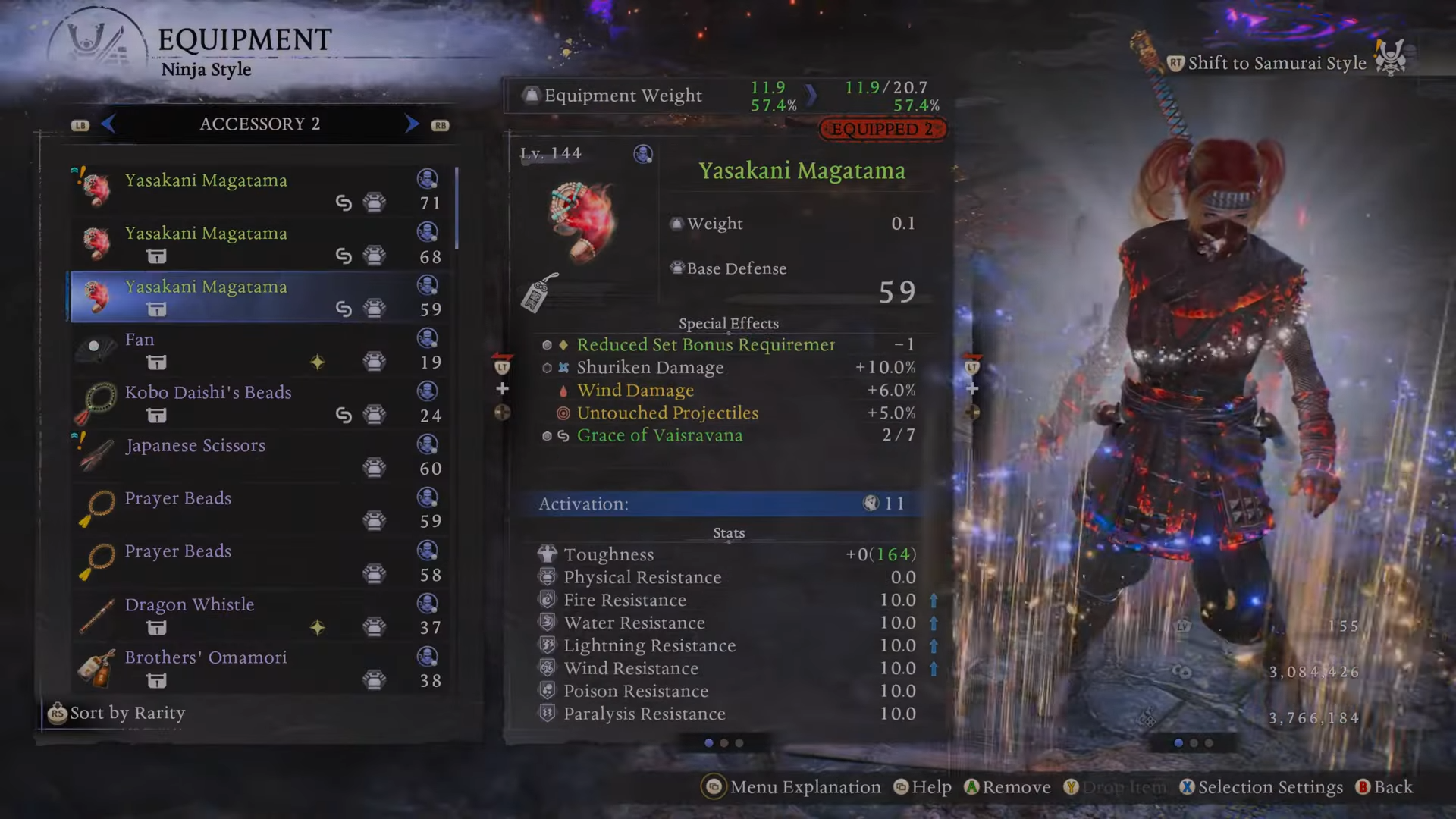Go to the next equipment category arrow
Screen dimensions: 1456x819
coord(411,124)
